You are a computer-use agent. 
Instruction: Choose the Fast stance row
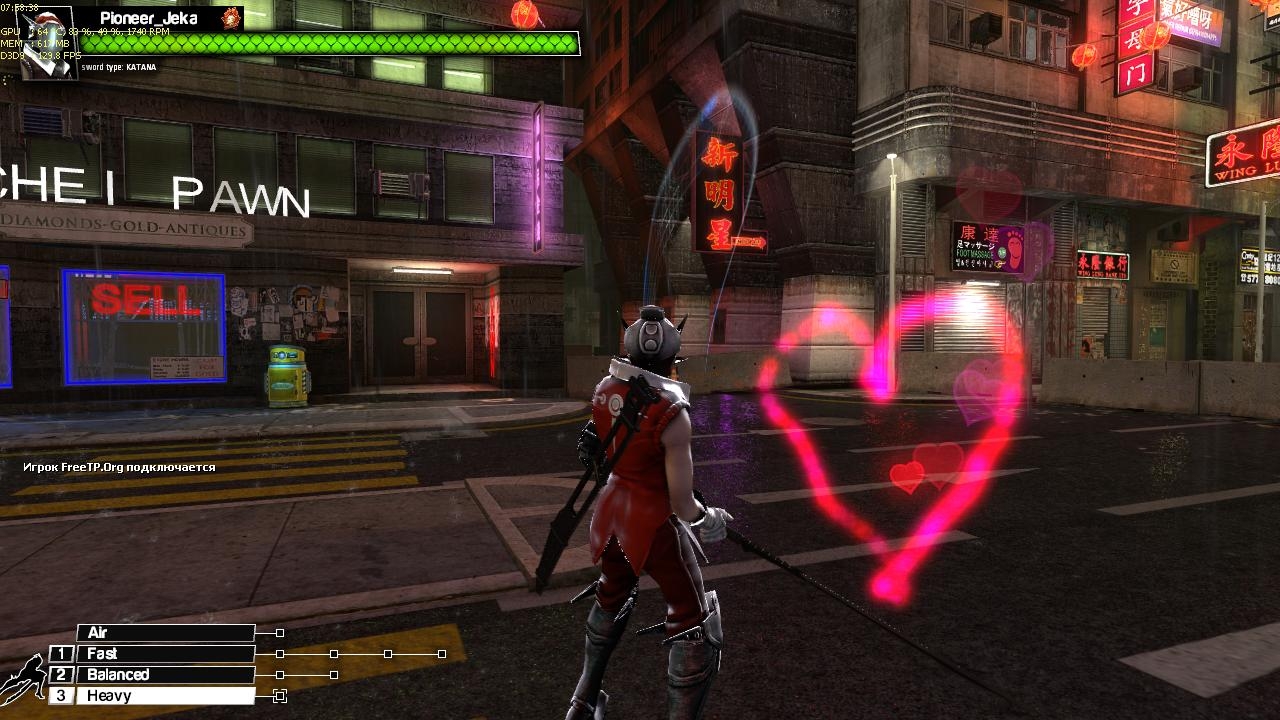tap(165, 654)
